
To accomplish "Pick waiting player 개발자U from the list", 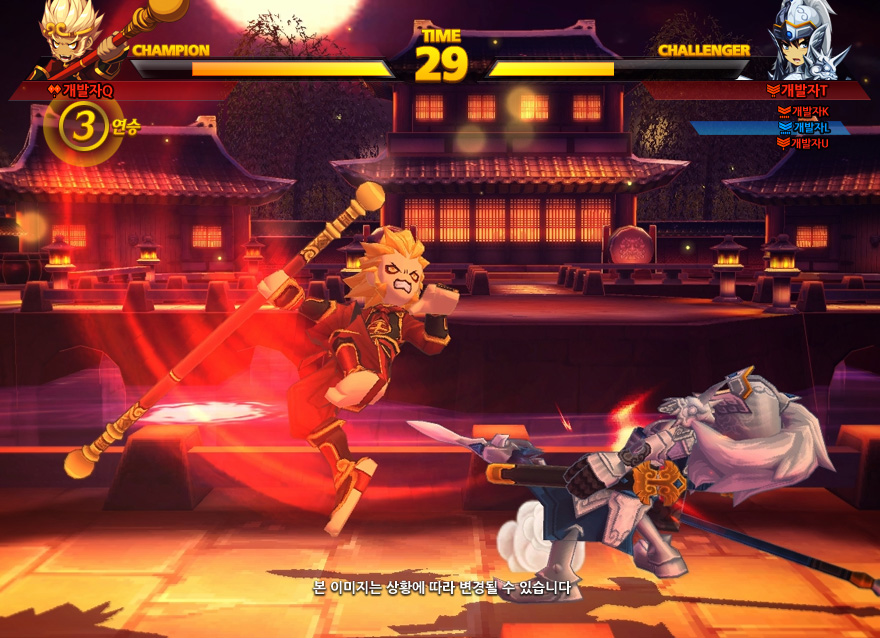I will click(x=810, y=143).
